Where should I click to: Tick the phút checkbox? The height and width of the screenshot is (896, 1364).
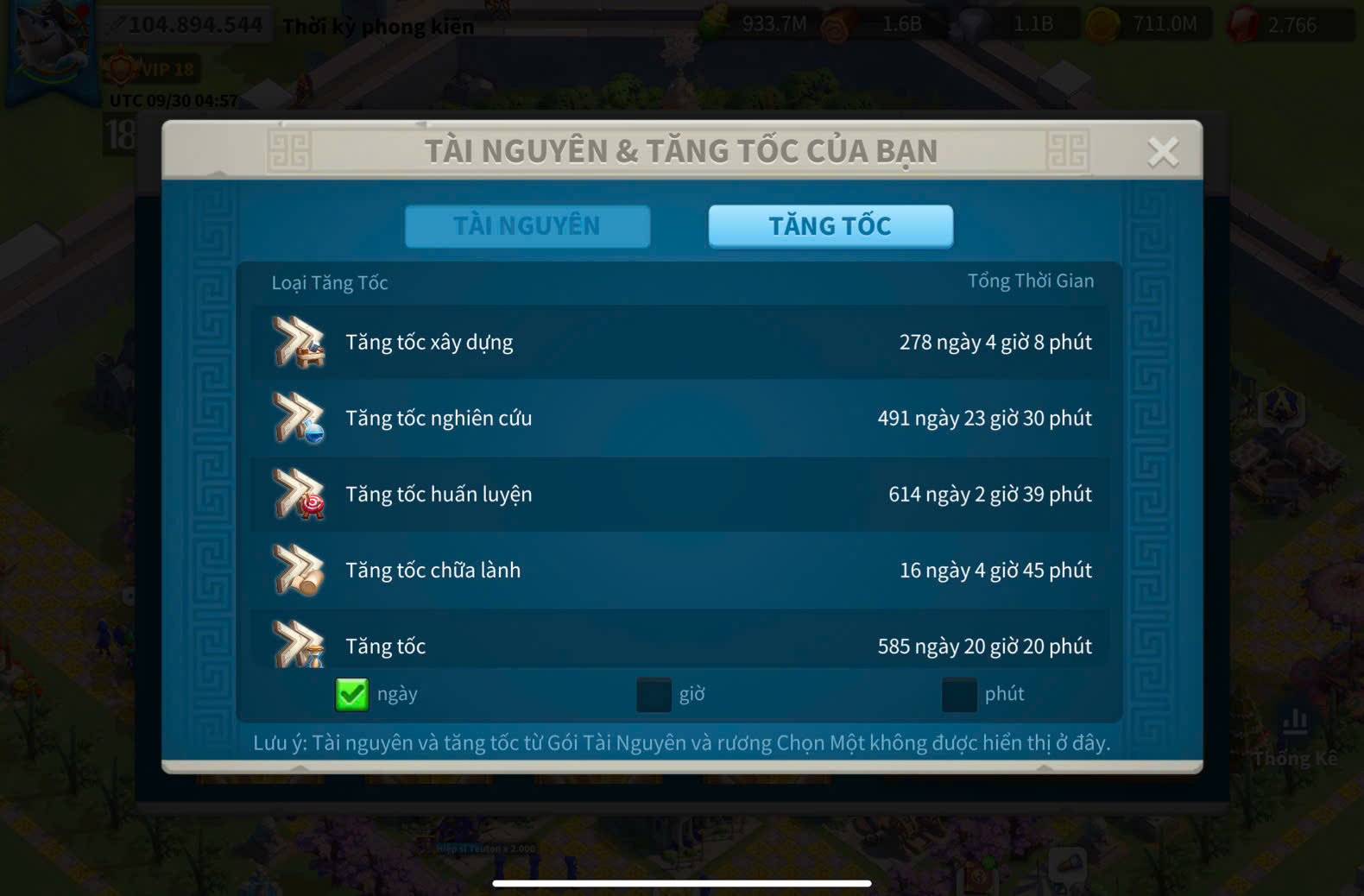coord(958,694)
